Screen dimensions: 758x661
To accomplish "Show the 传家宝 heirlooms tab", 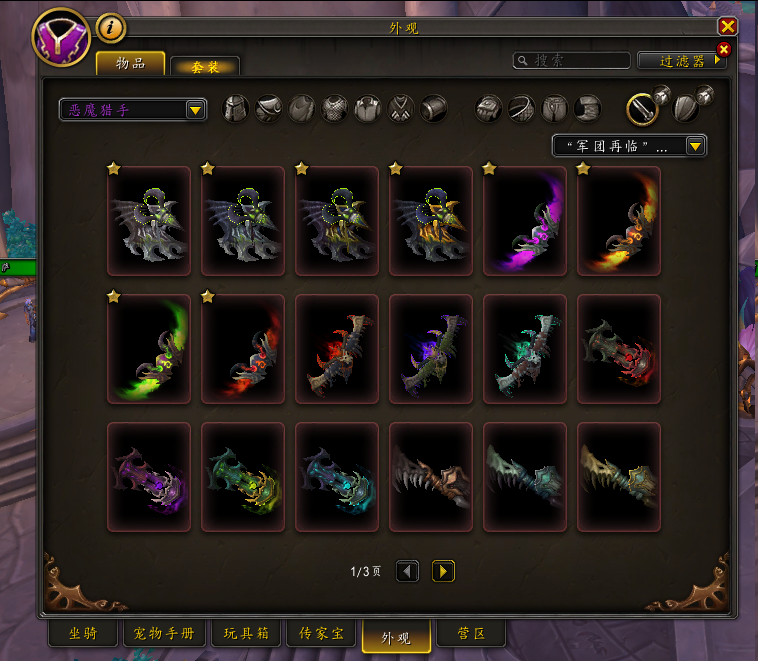I will (321, 634).
